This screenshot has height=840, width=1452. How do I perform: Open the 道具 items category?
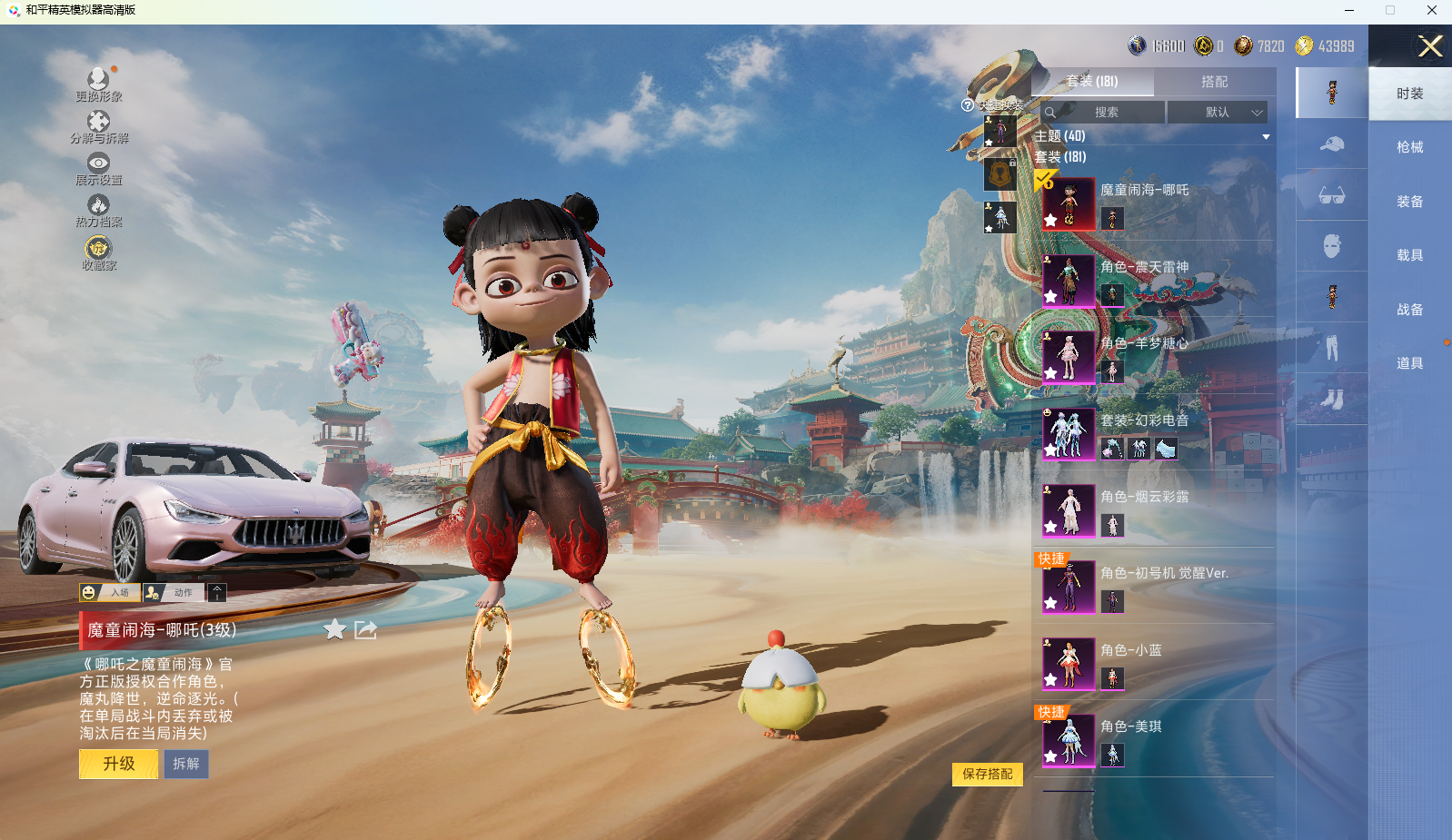click(1409, 363)
